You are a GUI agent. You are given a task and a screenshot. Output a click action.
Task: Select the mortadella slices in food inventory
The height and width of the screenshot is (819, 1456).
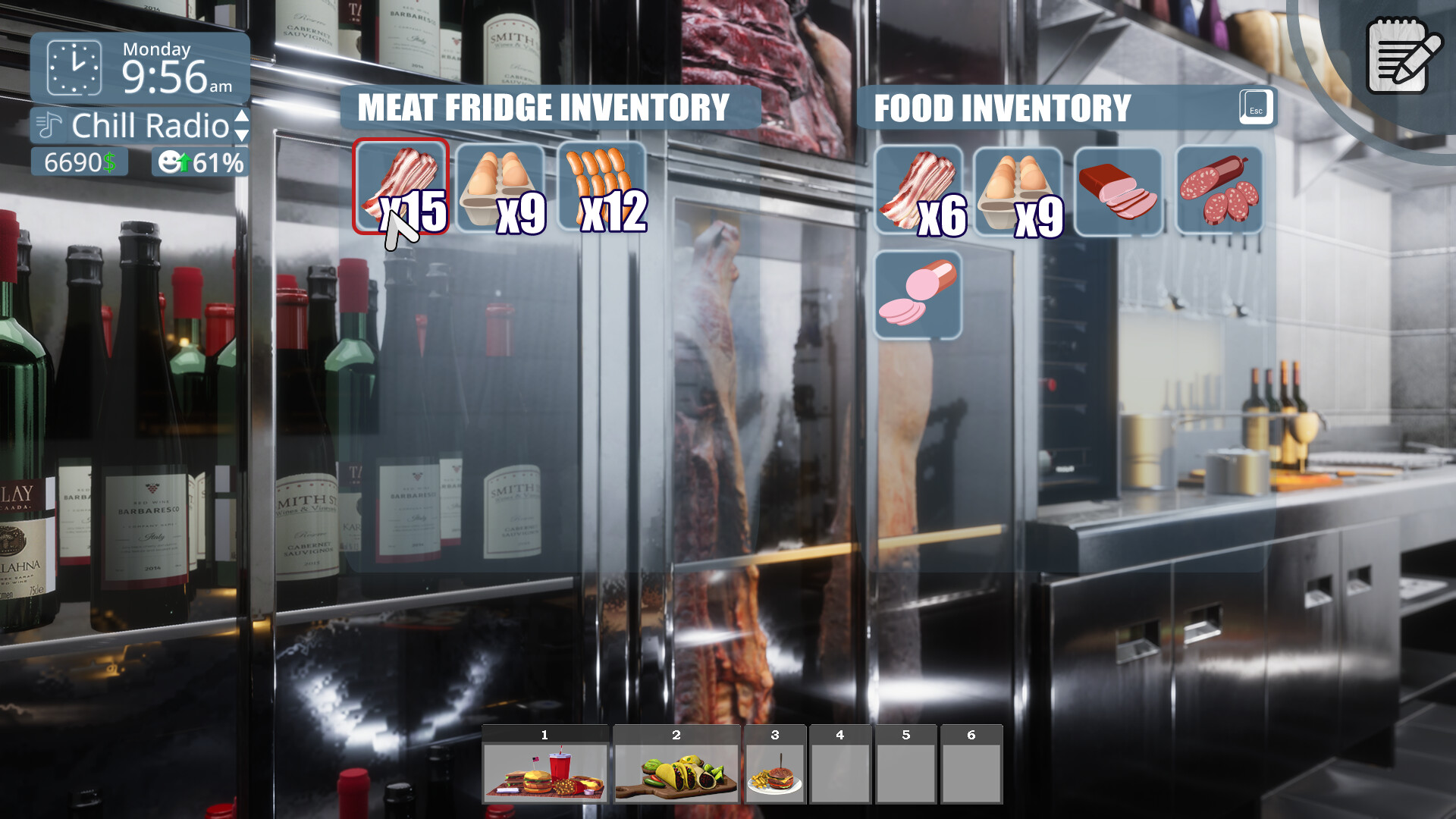(x=919, y=292)
